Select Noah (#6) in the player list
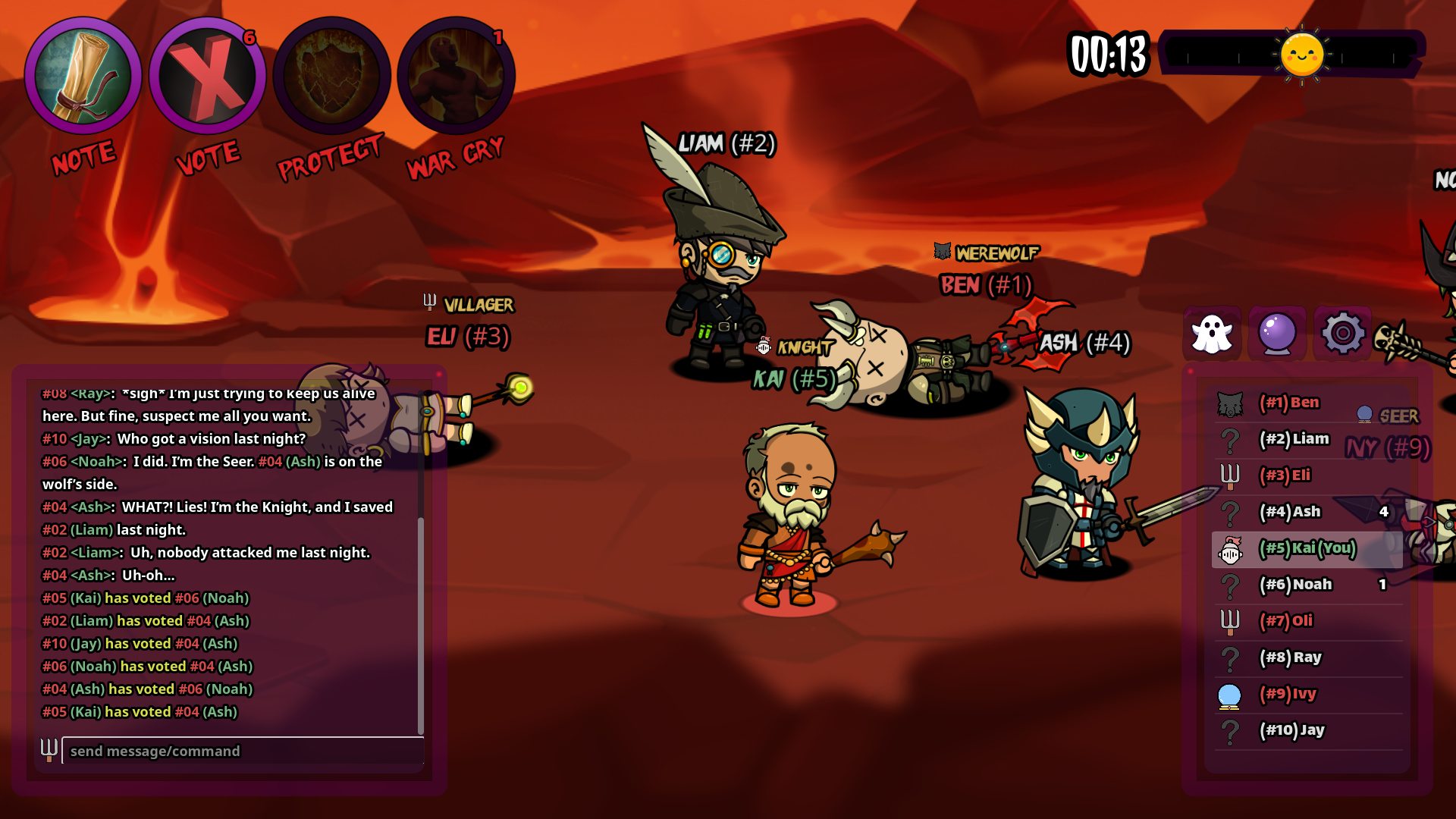 tap(1298, 585)
